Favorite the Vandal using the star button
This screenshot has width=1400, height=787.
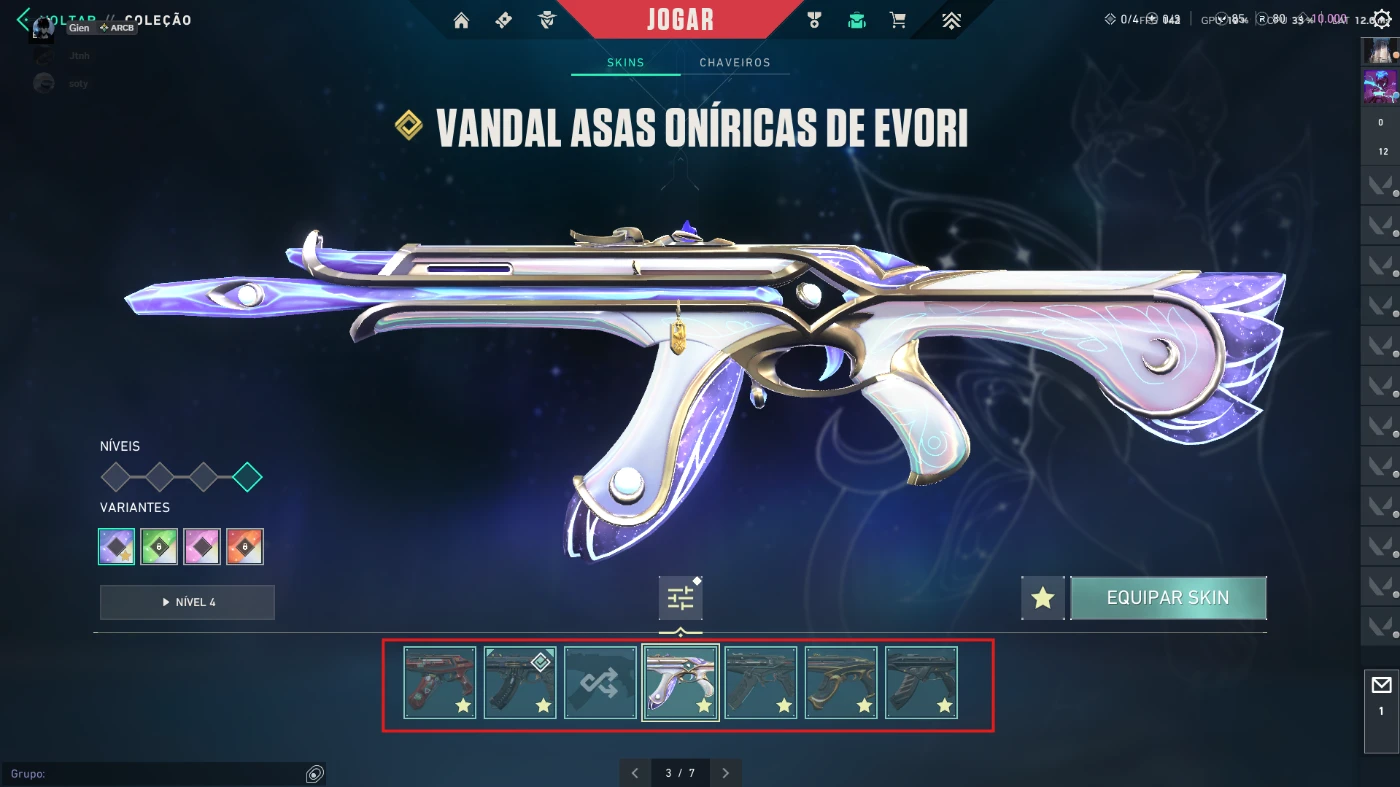[x=1042, y=597]
